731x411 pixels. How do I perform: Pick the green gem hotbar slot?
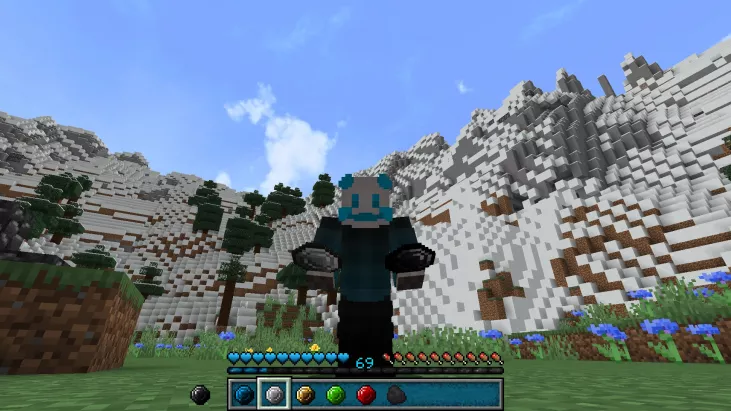[336, 395]
